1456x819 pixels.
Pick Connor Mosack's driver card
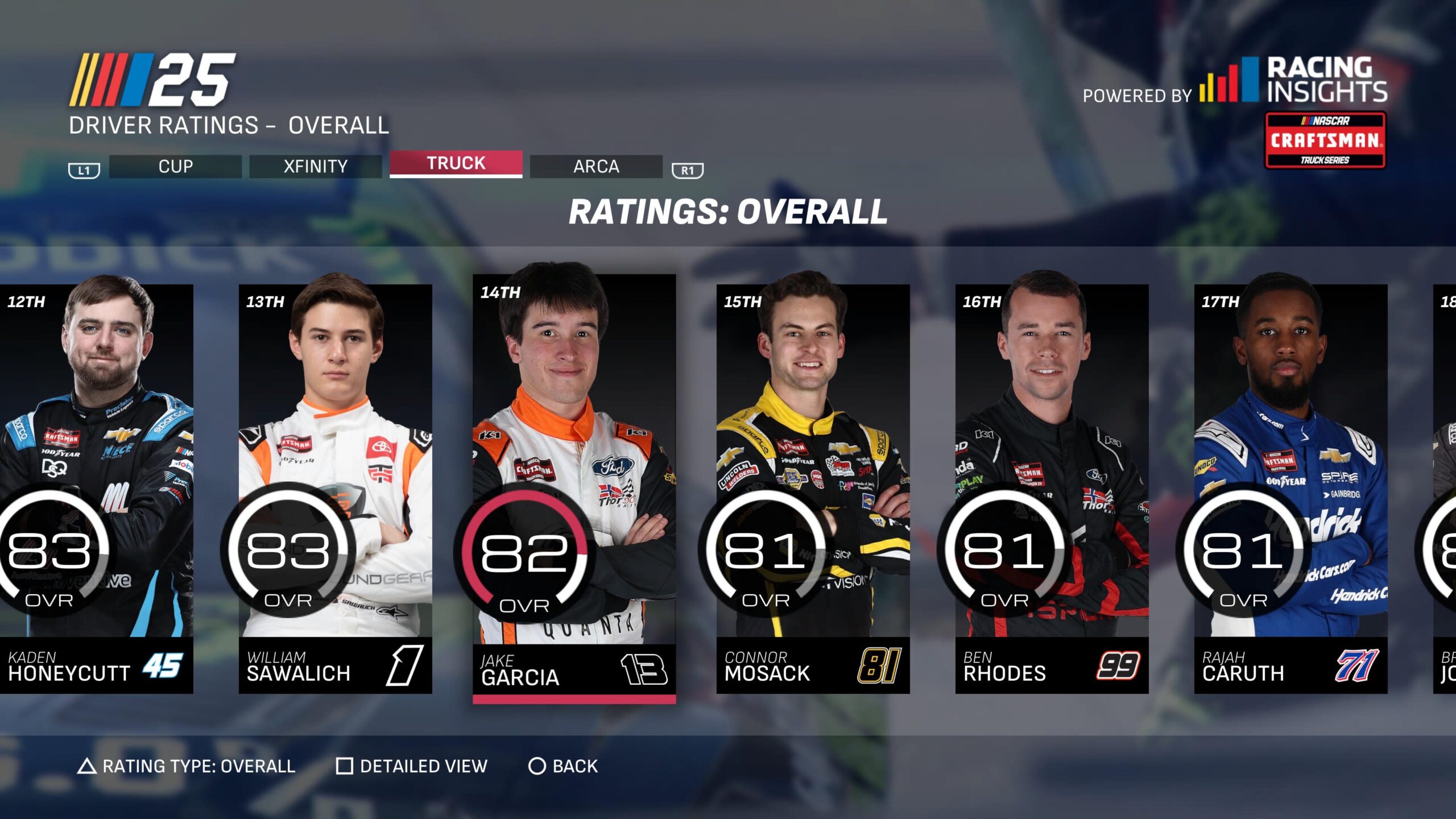tap(813, 489)
